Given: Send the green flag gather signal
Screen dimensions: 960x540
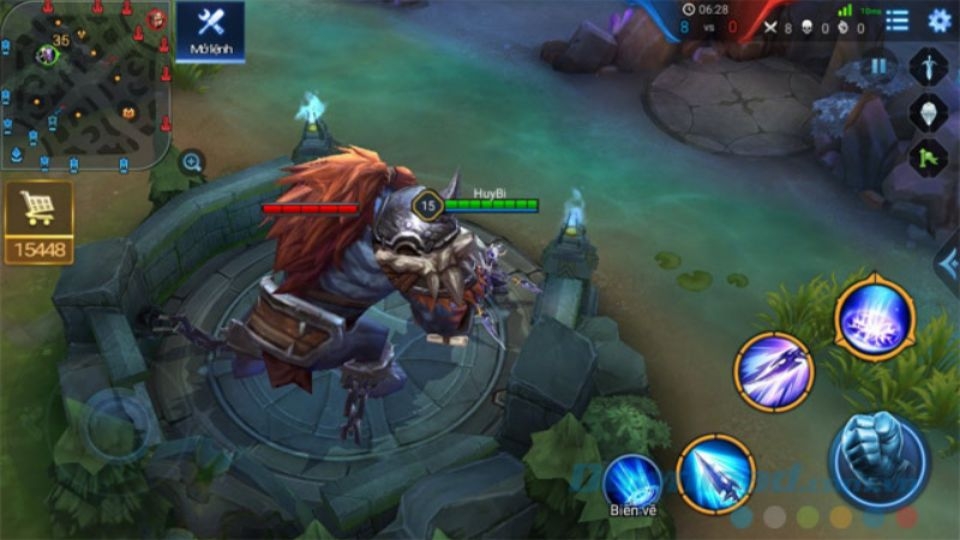Looking at the screenshot, I should 928,157.
